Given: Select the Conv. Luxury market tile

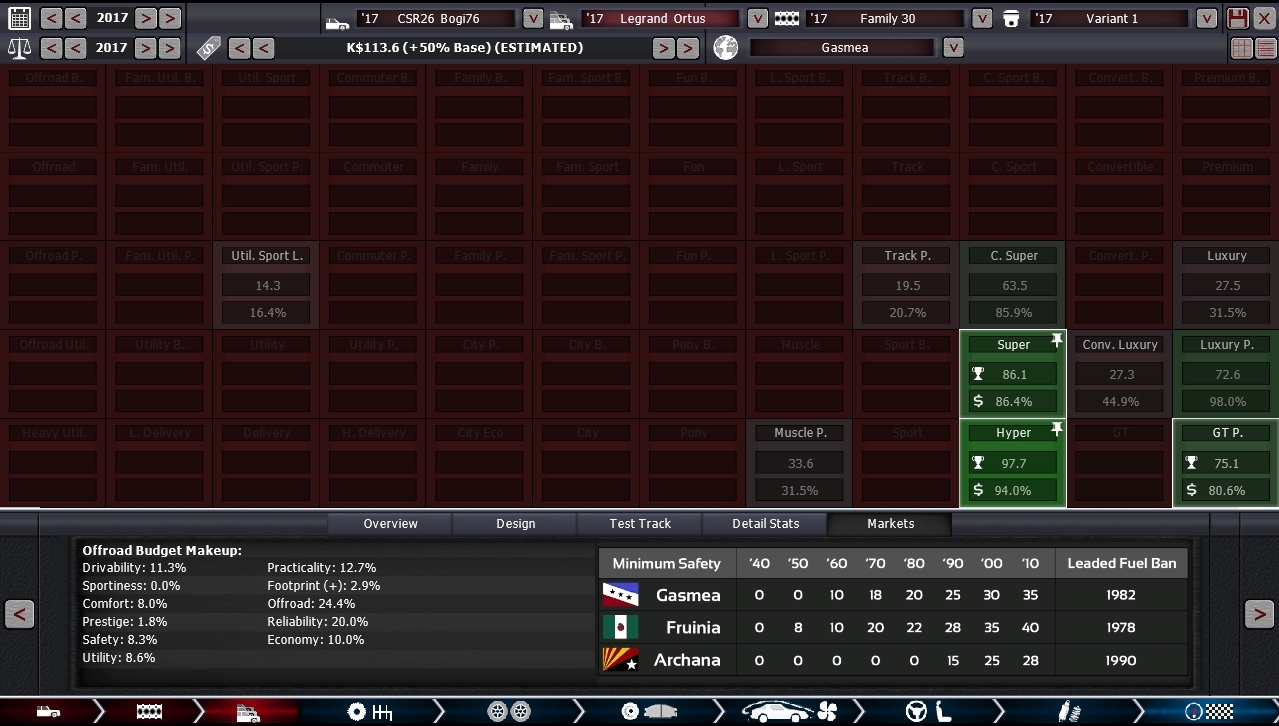Looking at the screenshot, I should pos(1120,374).
